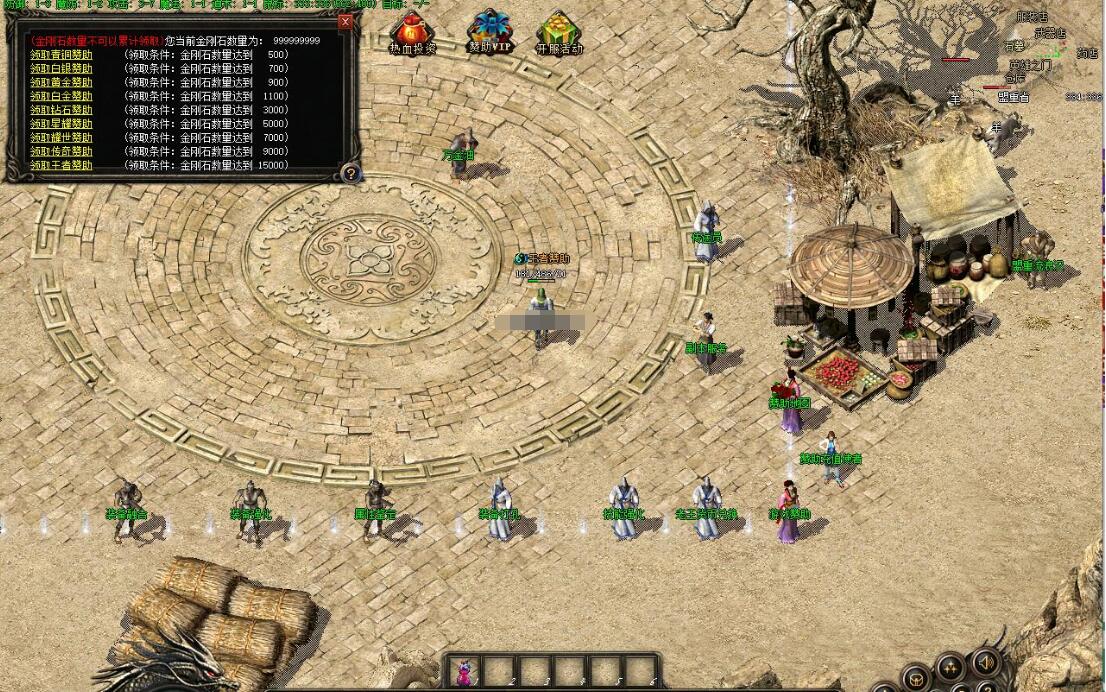Open the 赞助VIP blue ribbon icon
Viewport: 1106px width, 692px height.
coord(489,31)
